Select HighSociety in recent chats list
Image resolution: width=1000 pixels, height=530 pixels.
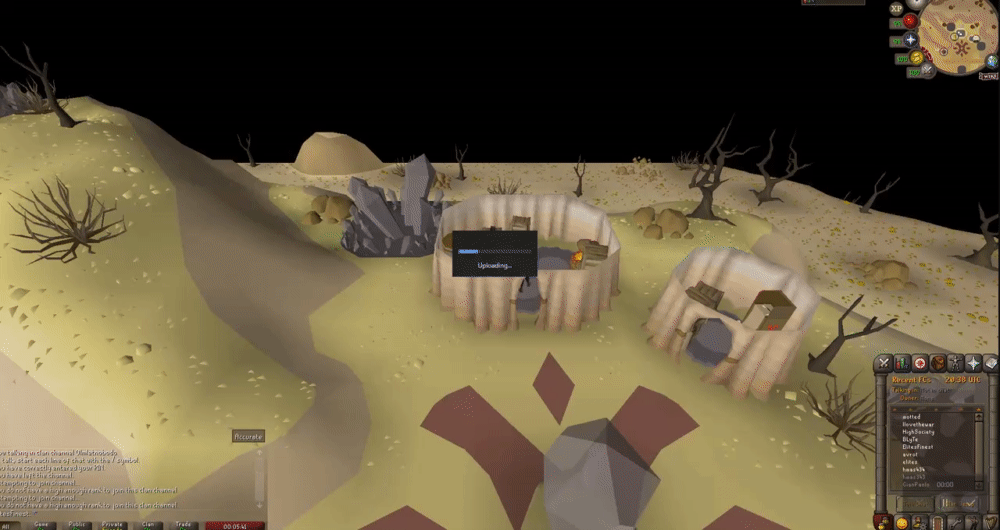pyautogui.click(x=917, y=431)
